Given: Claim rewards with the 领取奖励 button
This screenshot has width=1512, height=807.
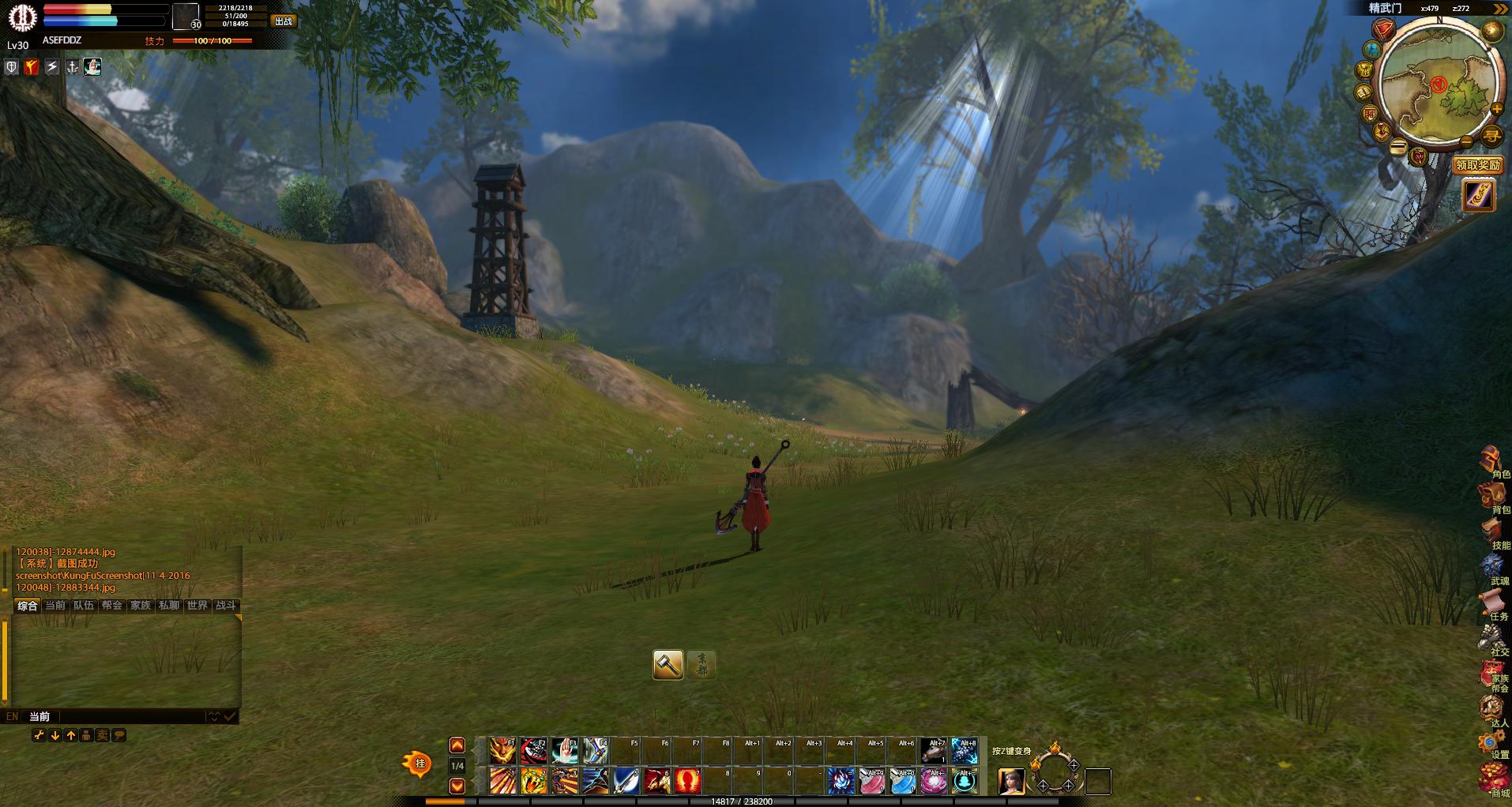Looking at the screenshot, I should click(1477, 165).
